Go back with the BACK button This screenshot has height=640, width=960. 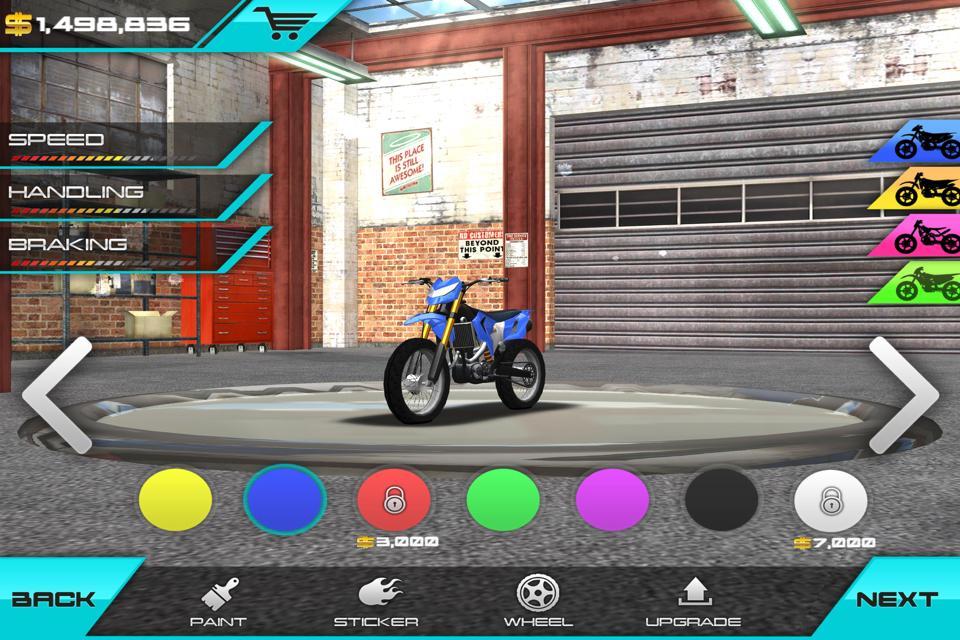[55, 599]
